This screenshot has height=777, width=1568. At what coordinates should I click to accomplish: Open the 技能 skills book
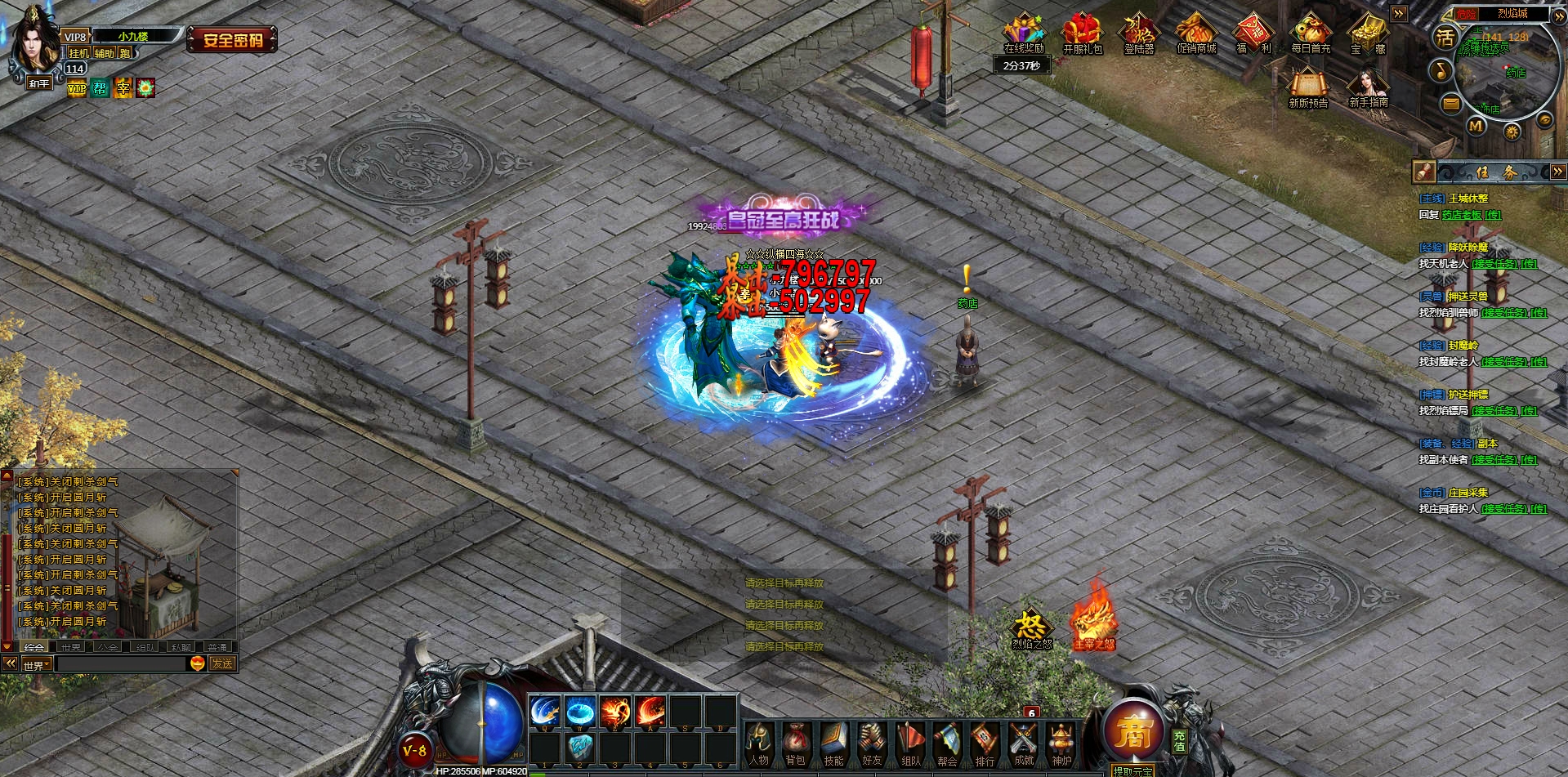(833, 744)
